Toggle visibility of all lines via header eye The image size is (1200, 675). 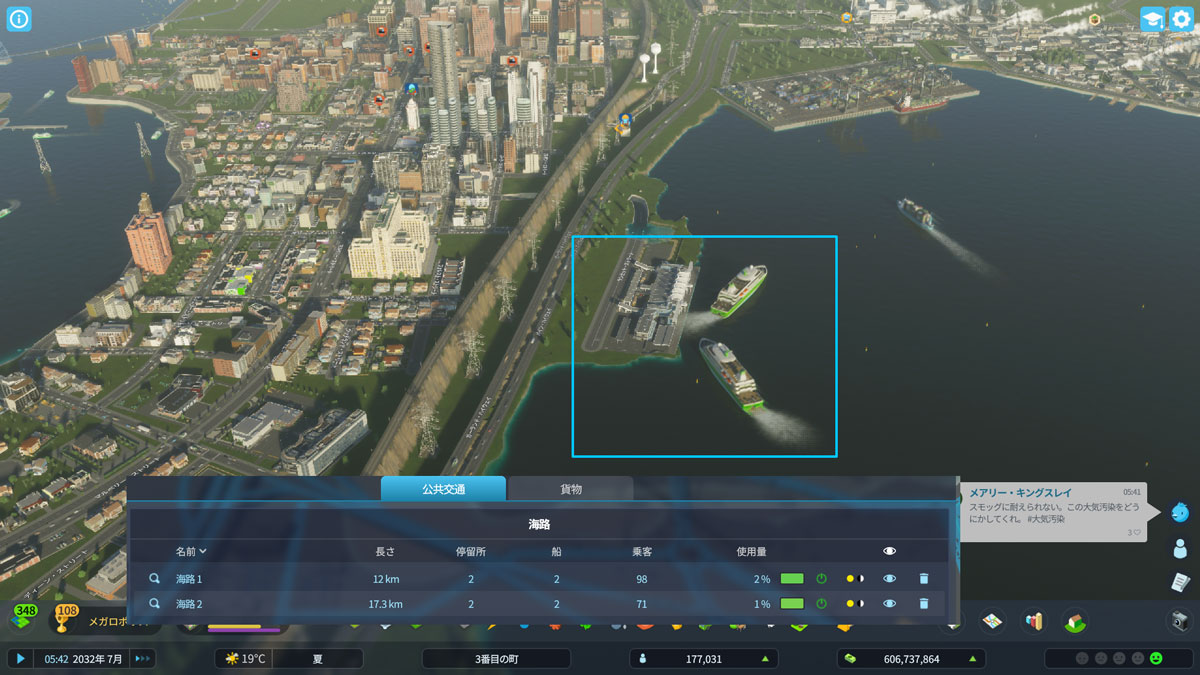pyautogui.click(x=889, y=551)
